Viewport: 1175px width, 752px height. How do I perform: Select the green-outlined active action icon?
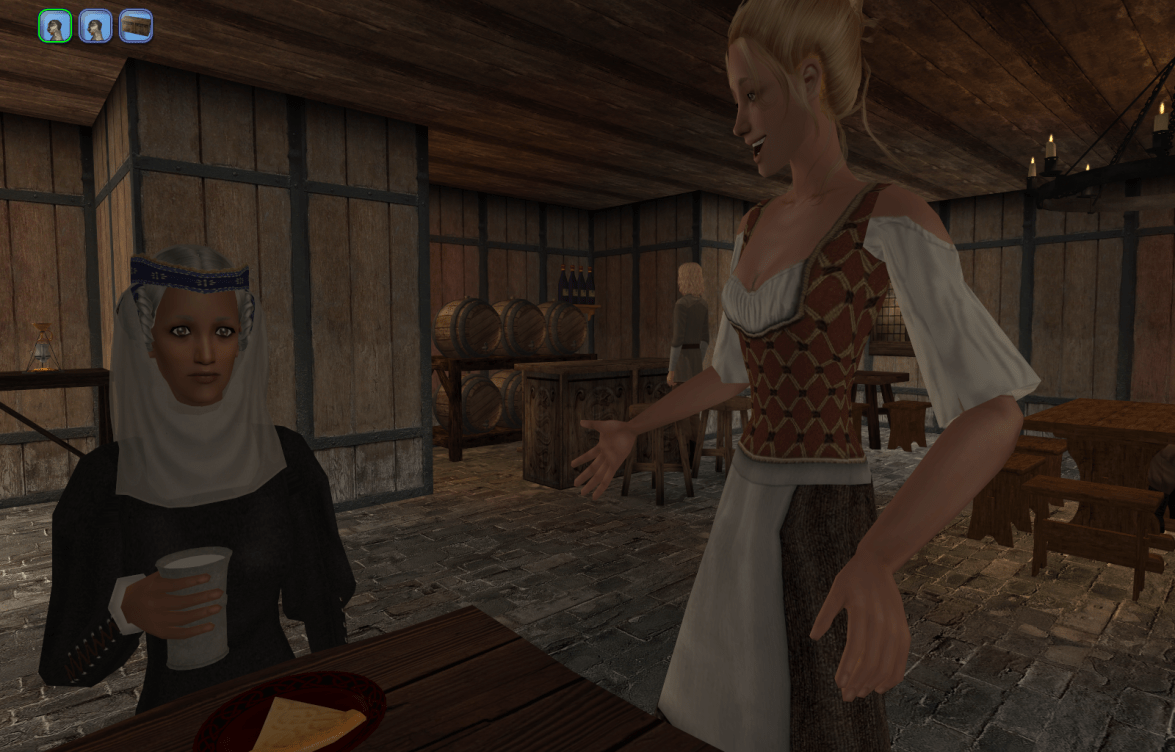pos(55,26)
